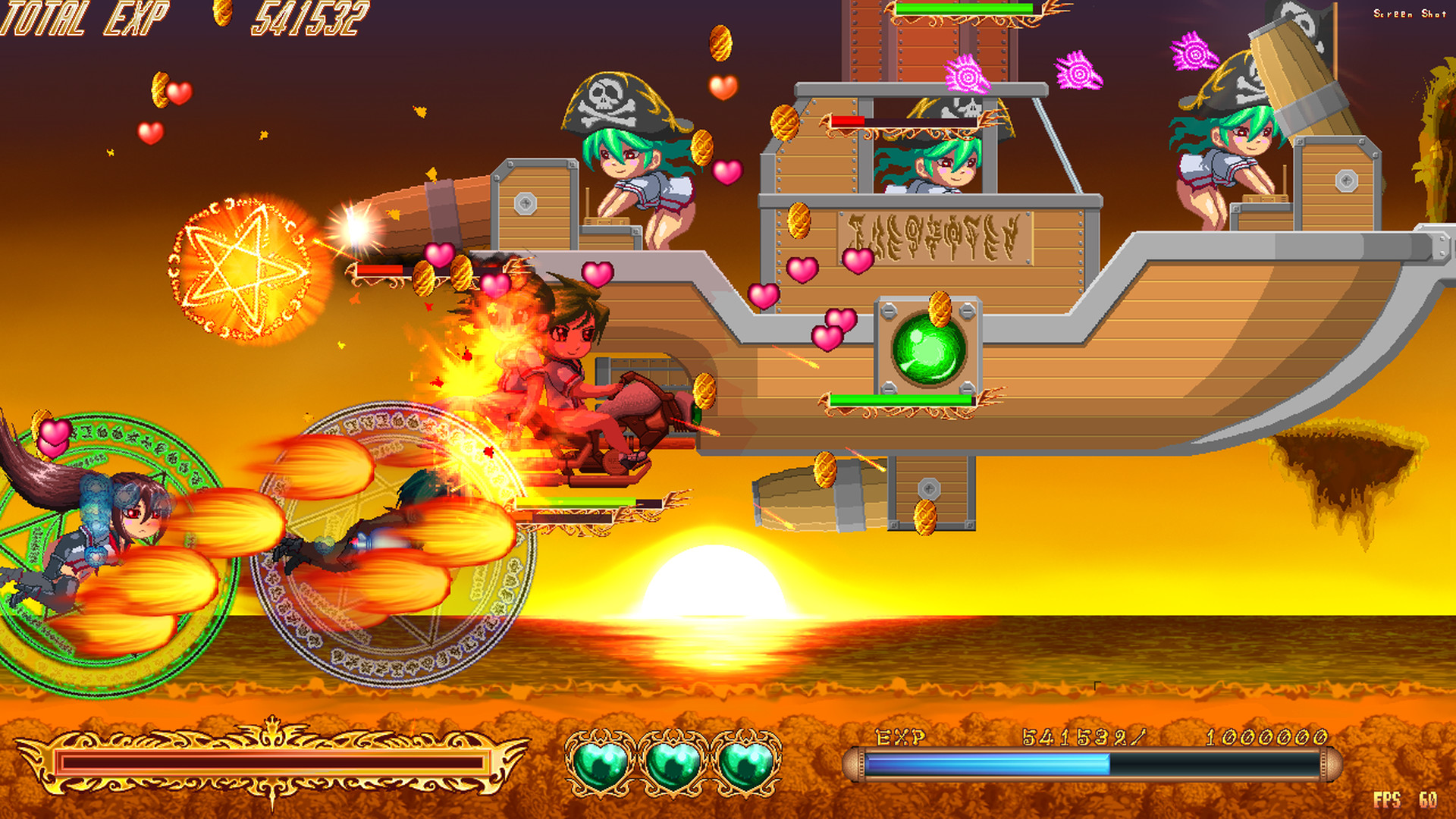Click the red boss health bar at bottom left
Screen dimensions: 1456x819
[273, 762]
